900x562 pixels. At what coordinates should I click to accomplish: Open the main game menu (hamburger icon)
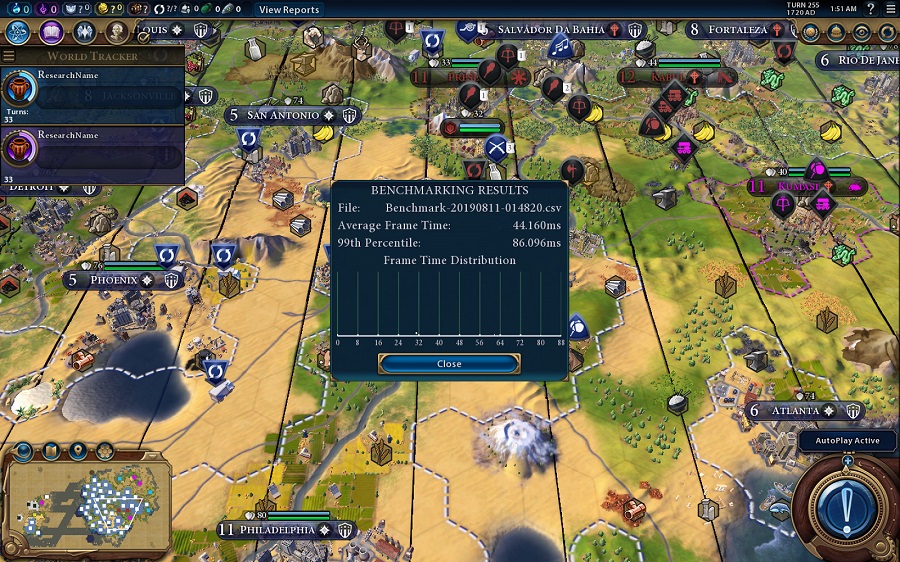click(889, 10)
